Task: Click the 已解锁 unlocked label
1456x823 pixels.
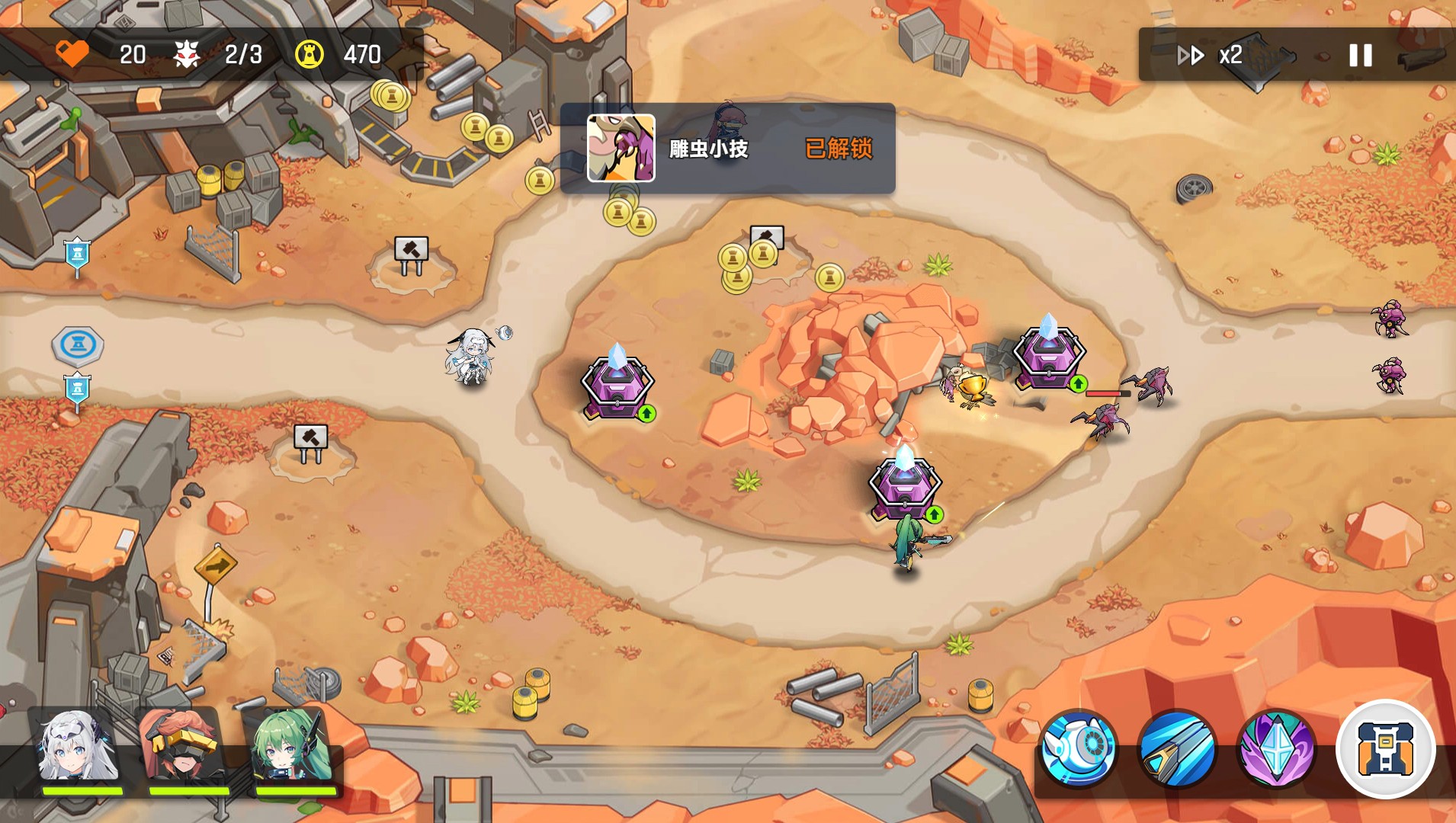Action: [837, 149]
